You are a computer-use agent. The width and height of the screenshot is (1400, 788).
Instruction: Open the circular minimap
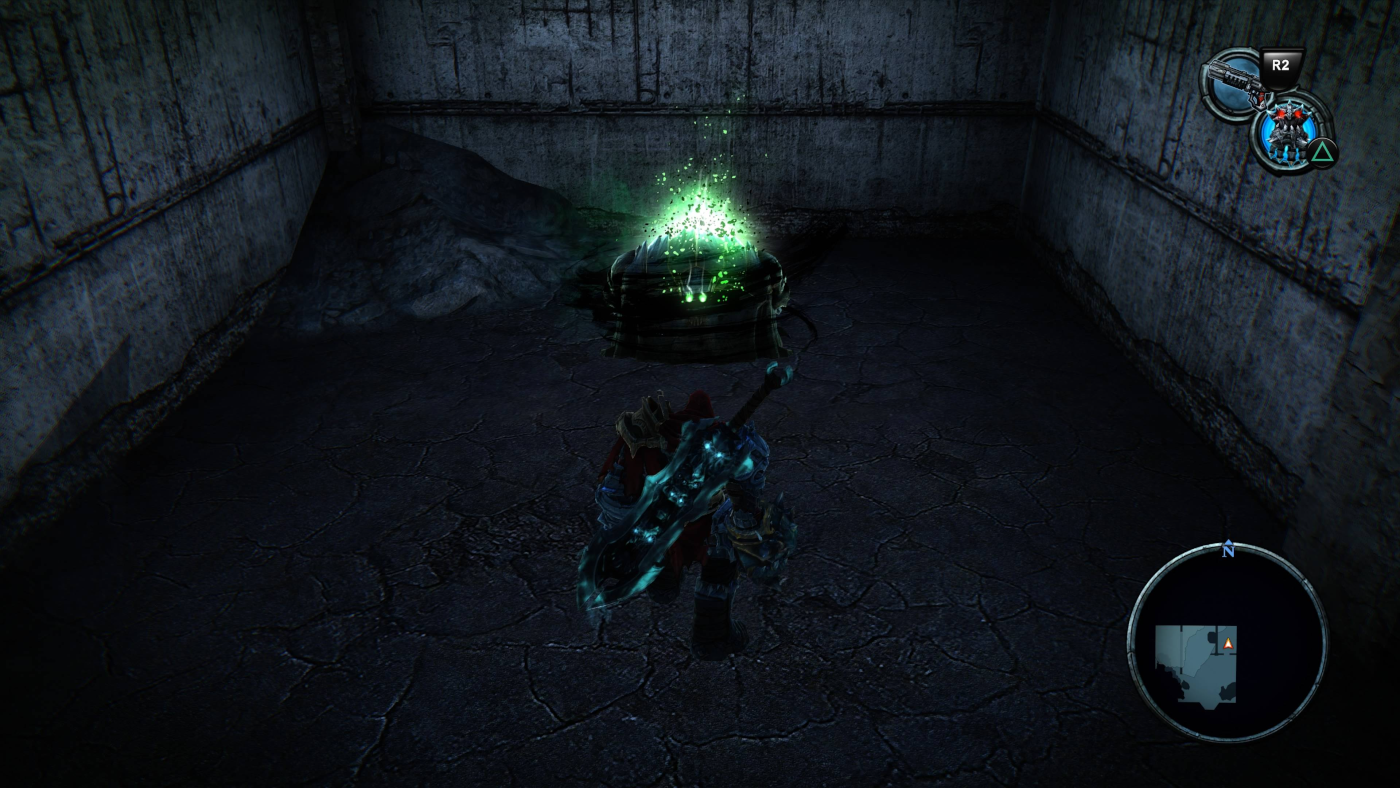1227,642
